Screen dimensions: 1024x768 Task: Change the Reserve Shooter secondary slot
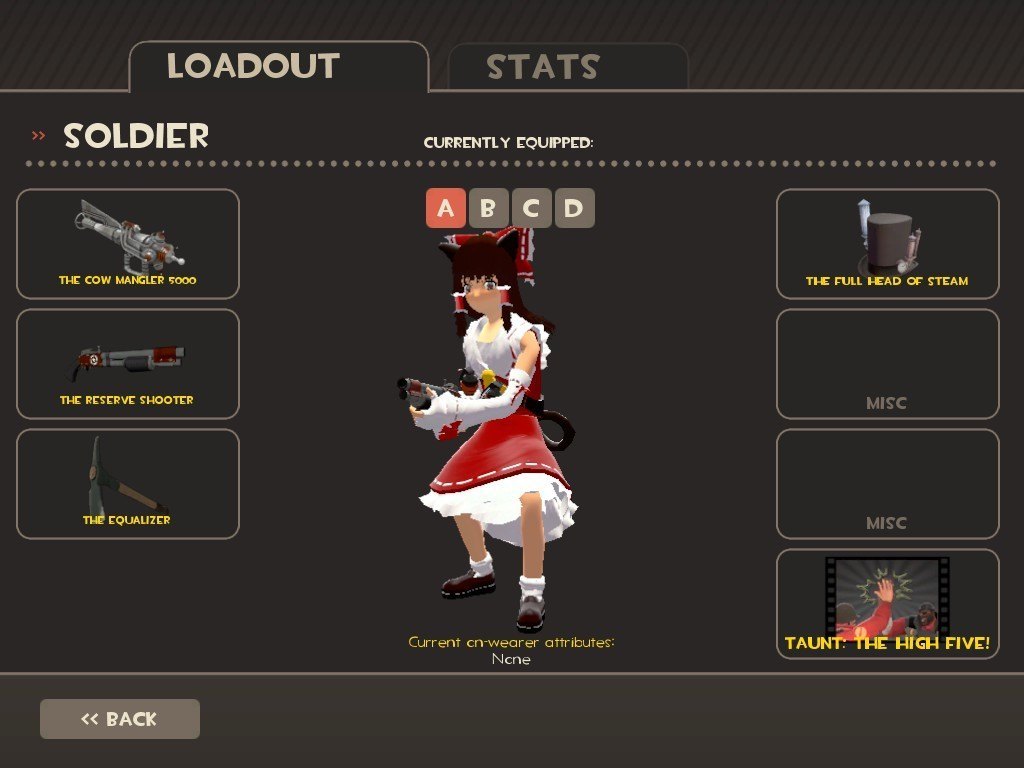click(x=128, y=364)
